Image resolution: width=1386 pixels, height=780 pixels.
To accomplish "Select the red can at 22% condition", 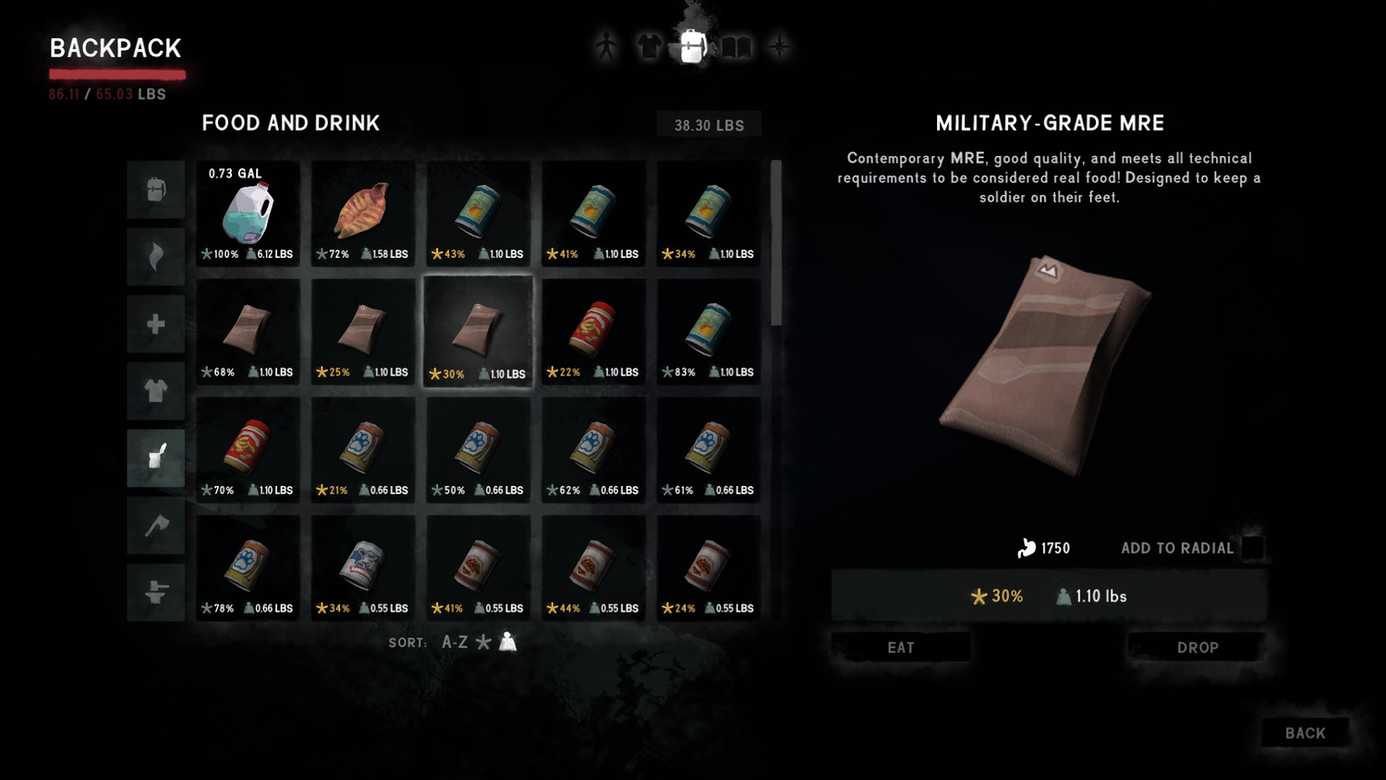I will [x=593, y=332].
